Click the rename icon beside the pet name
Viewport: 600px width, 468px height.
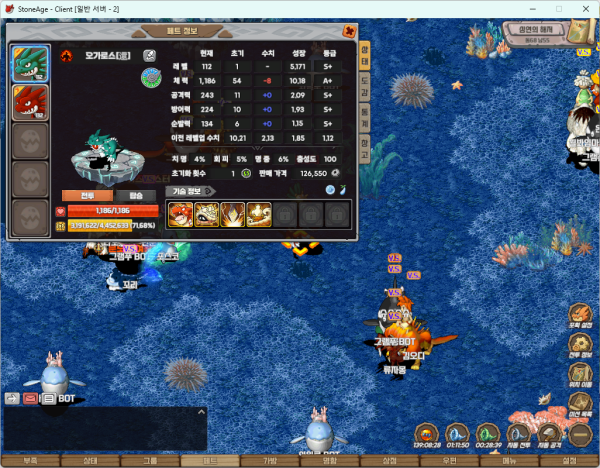pos(149,55)
